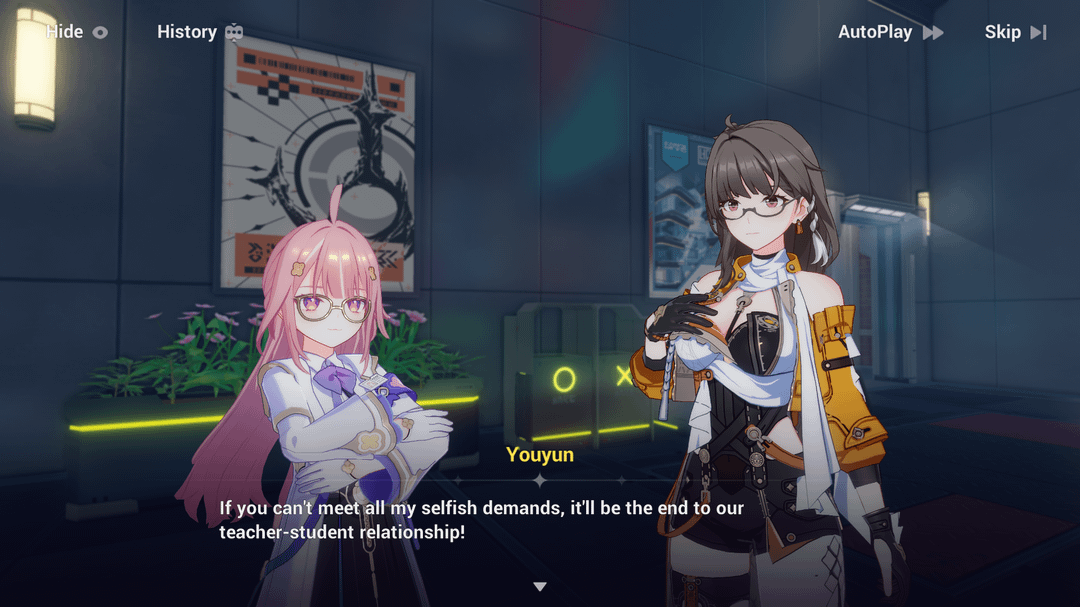Skip the current cutscene
The image size is (1080, 607).
(x=1014, y=32)
